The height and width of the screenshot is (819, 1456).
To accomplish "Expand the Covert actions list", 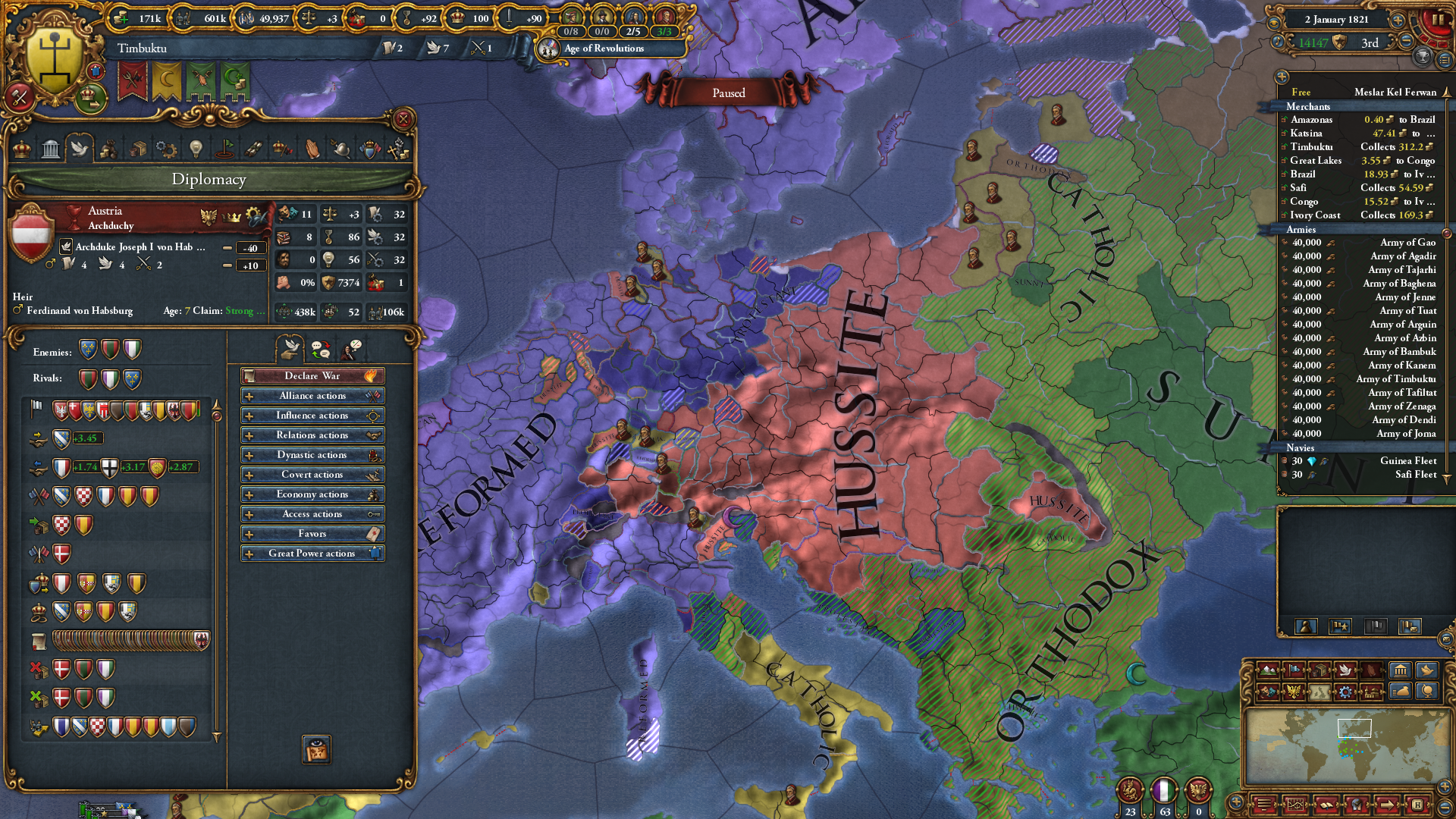I will [x=312, y=474].
